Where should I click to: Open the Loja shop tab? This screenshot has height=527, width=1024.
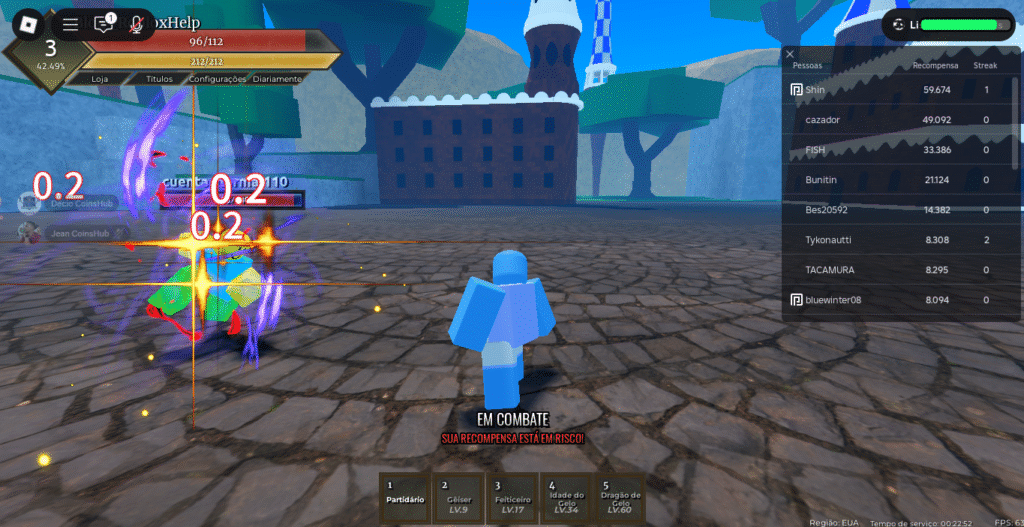point(99,78)
